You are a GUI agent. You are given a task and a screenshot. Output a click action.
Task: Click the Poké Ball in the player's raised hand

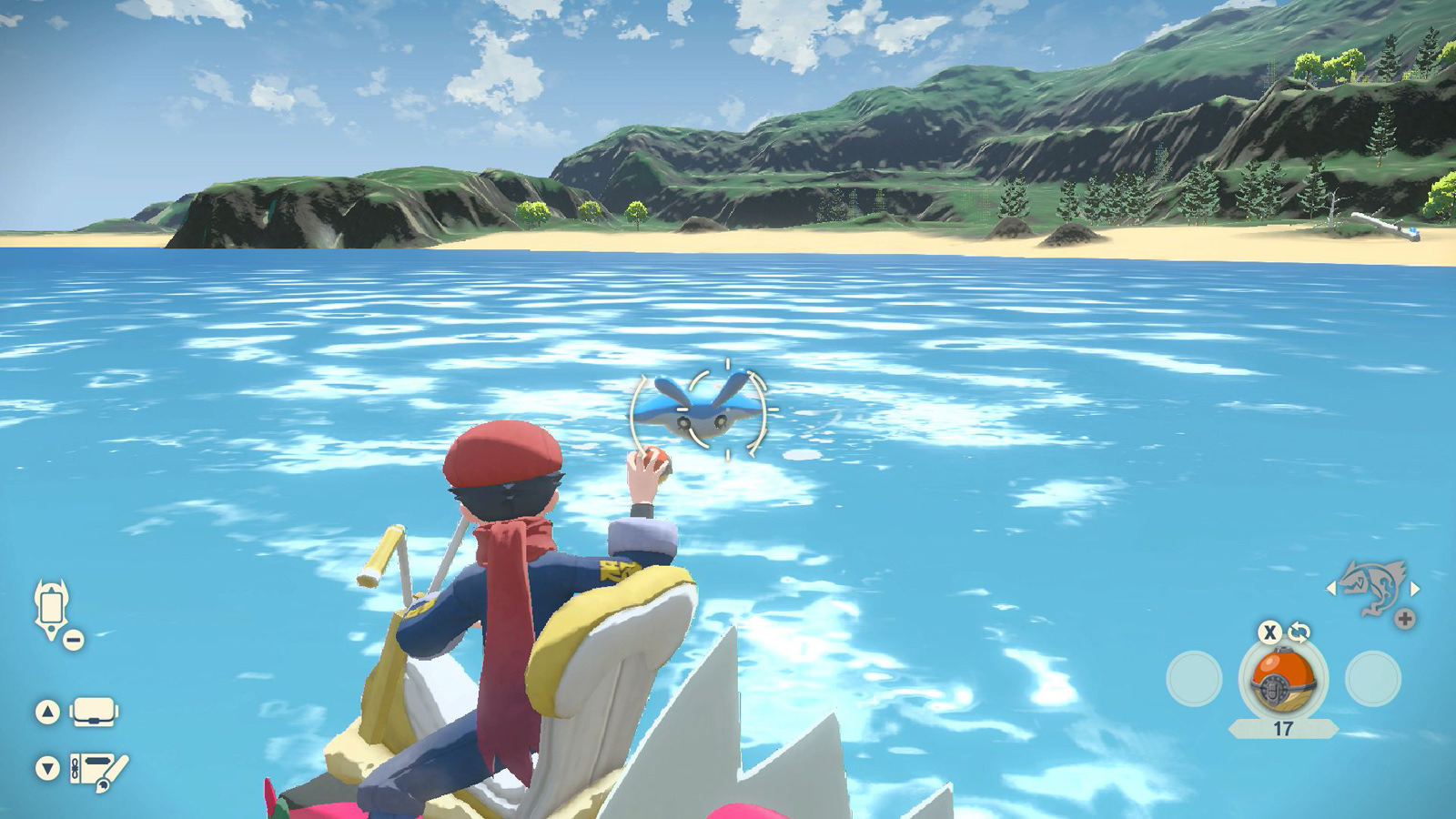pos(655,464)
